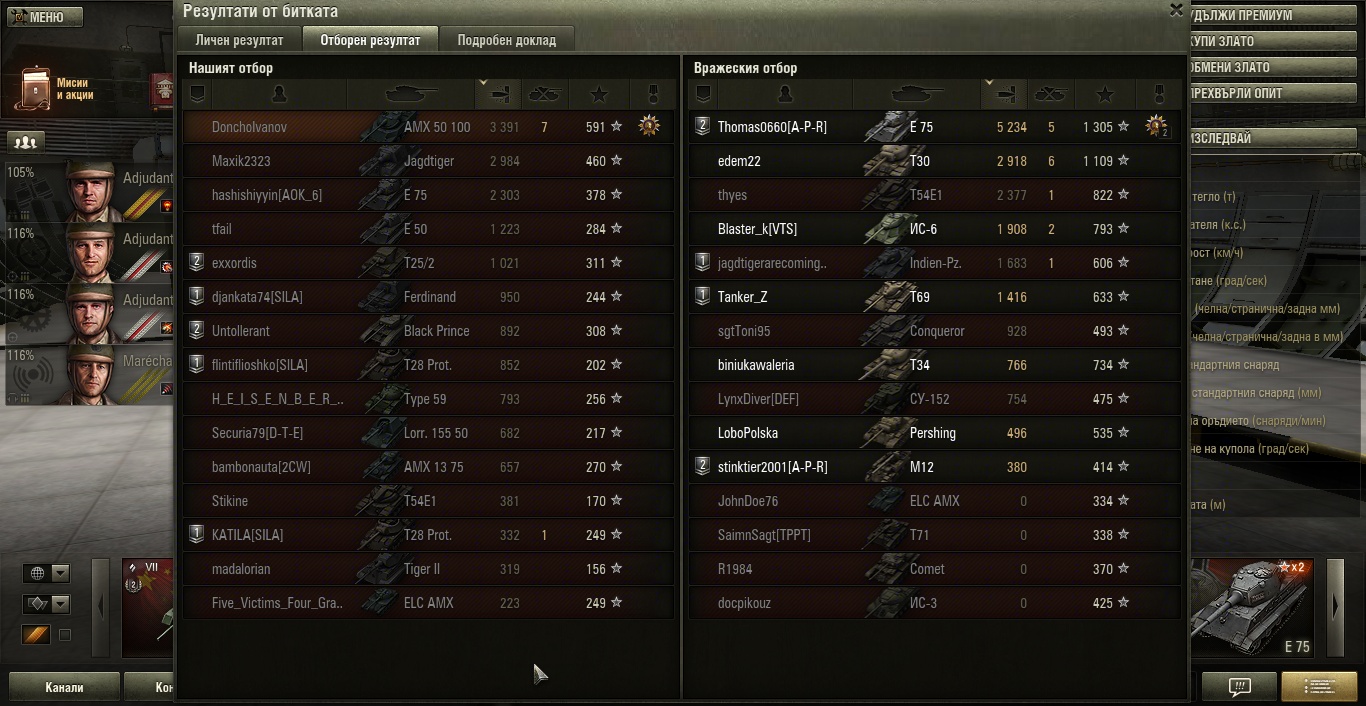Open the Подробен доклад tab
The width and height of the screenshot is (1366, 706).
[506, 40]
